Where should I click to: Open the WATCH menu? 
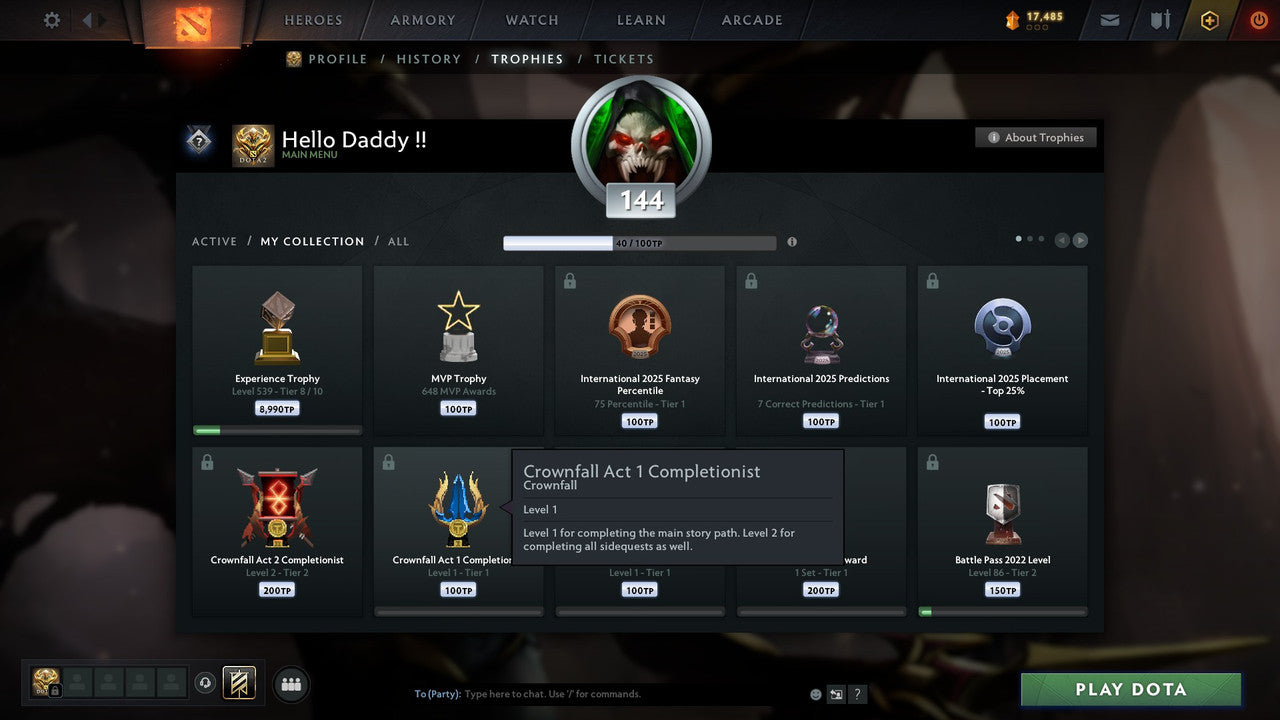[x=531, y=19]
